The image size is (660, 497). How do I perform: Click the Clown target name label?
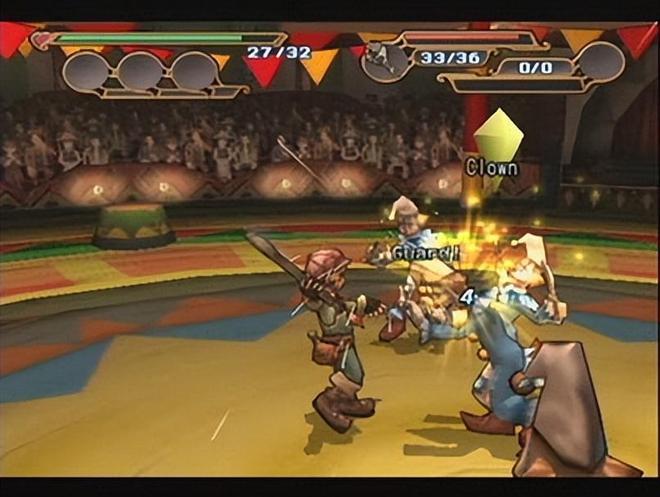(492, 167)
